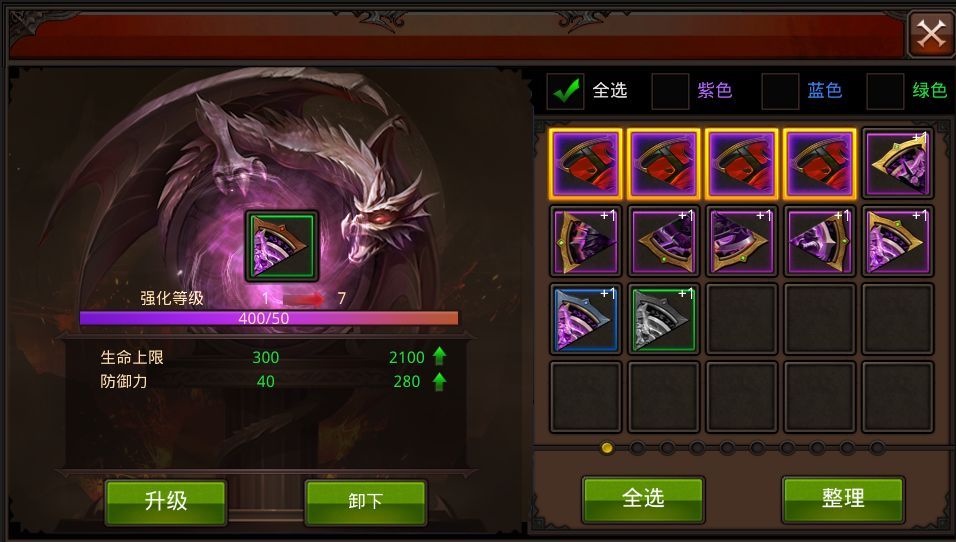Close the enhancement window
Image resolution: width=956 pixels, height=542 pixels.
[931, 35]
